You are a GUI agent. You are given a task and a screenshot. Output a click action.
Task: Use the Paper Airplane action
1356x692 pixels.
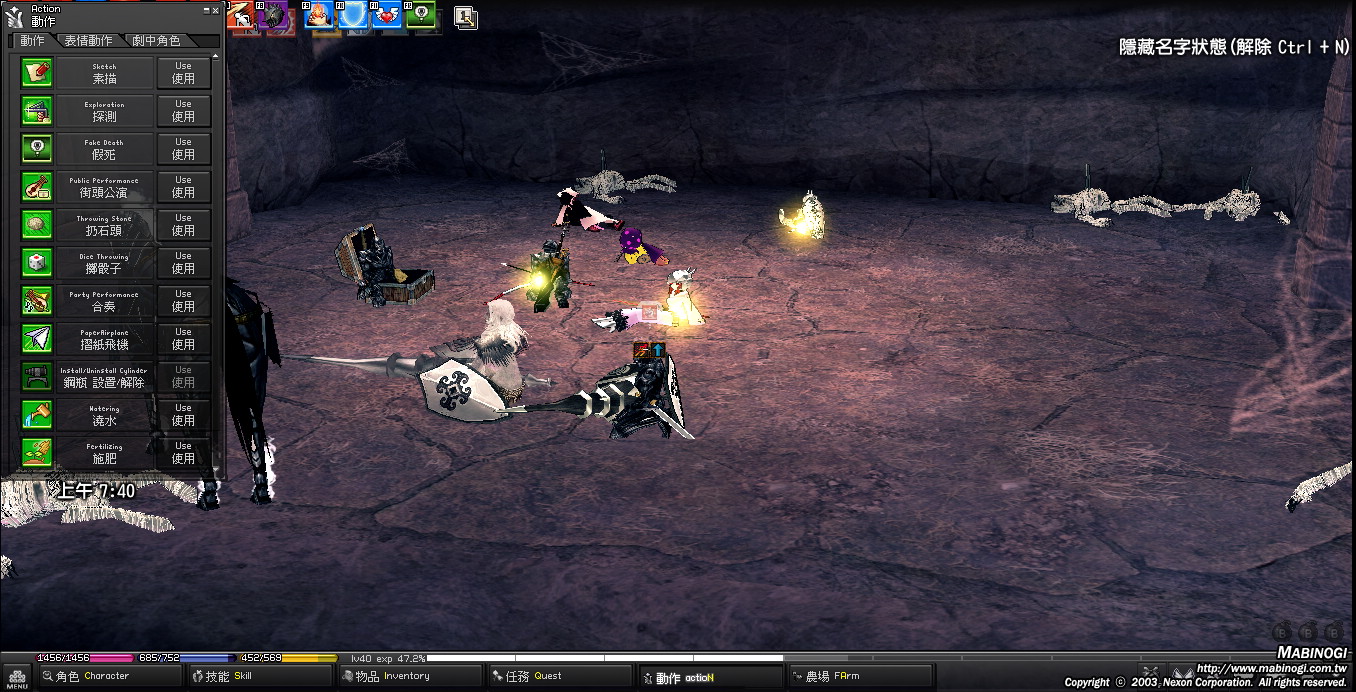click(x=183, y=339)
